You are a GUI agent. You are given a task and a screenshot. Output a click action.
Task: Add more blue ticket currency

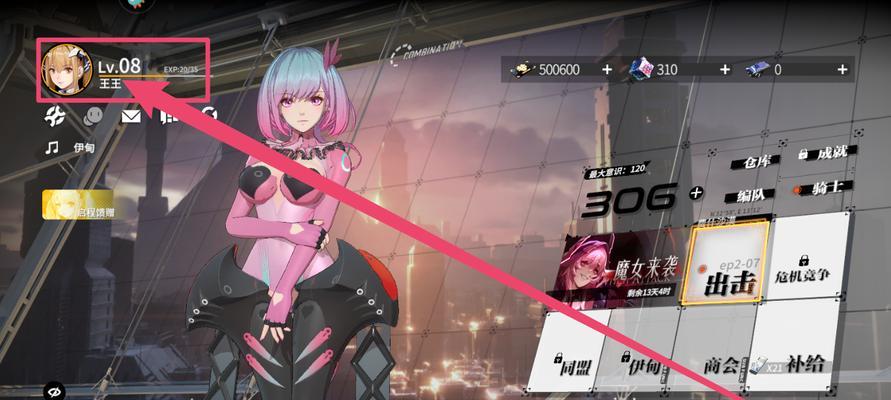pyautogui.click(x=842, y=69)
